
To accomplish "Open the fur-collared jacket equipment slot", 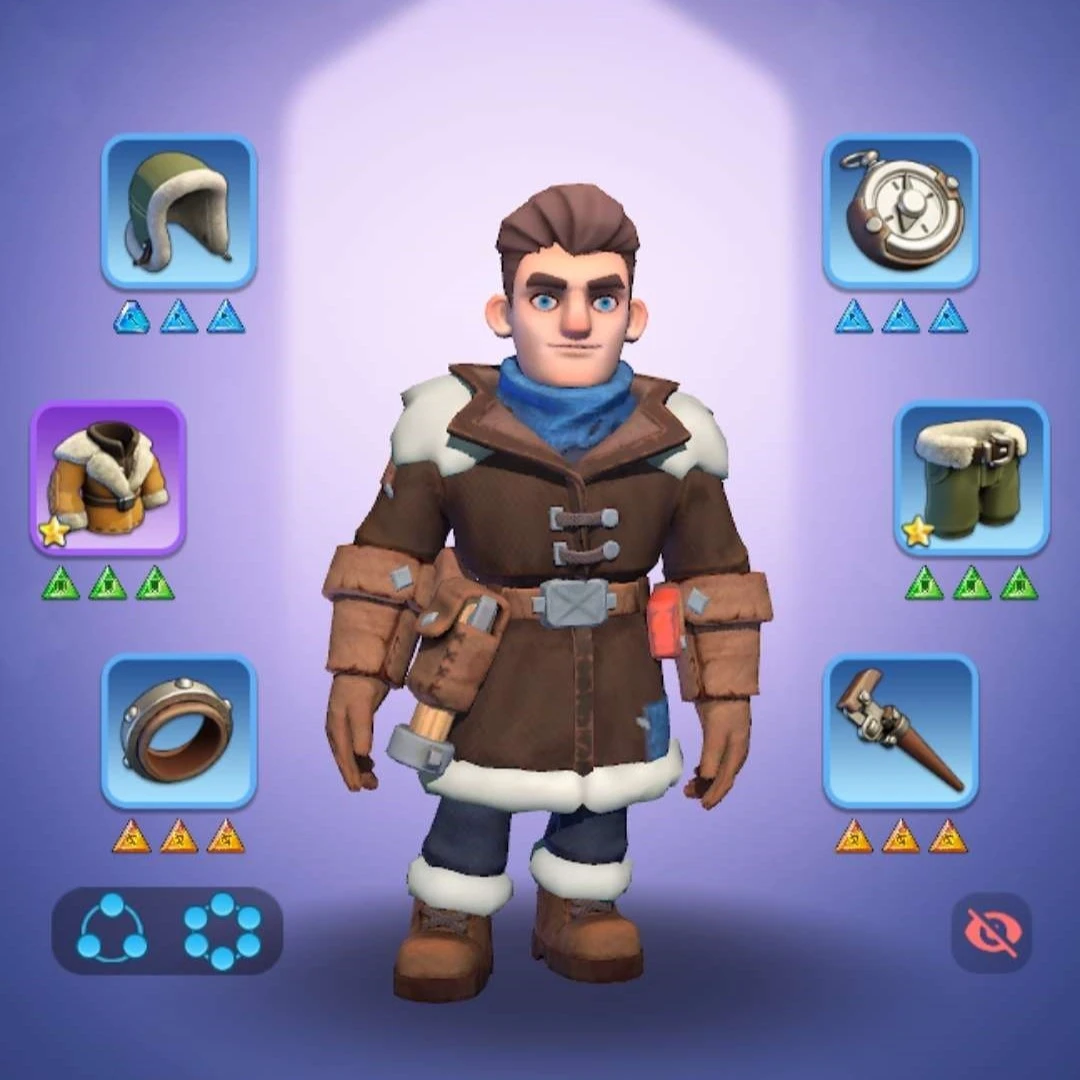I will [108, 478].
